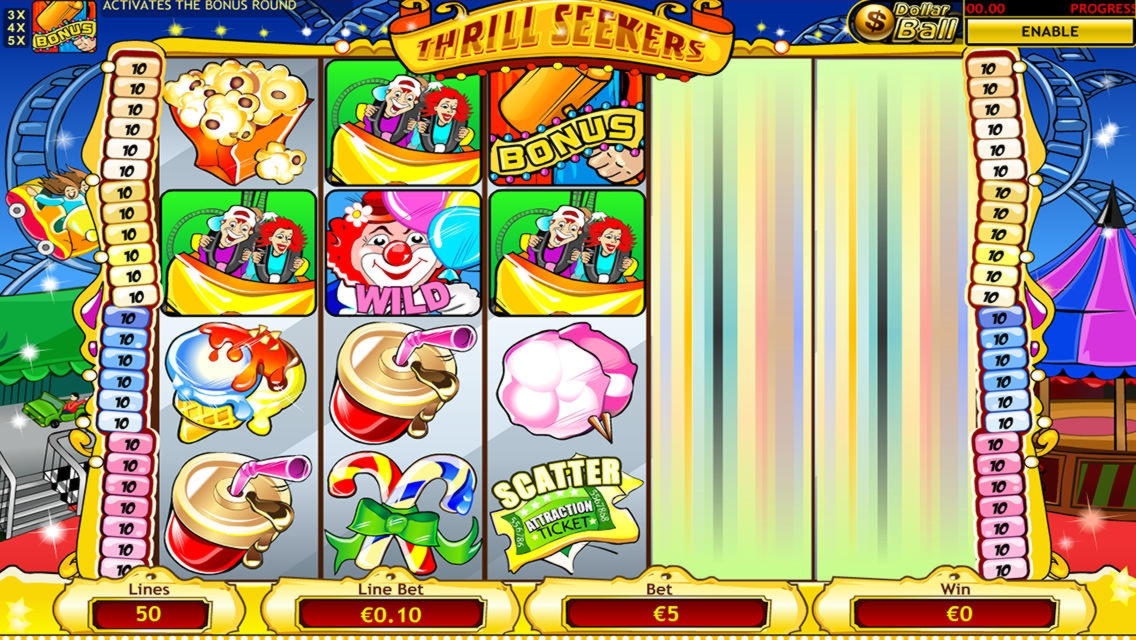Image resolution: width=1136 pixels, height=640 pixels.
Task: Select the Lines value box
Action: (x=149, y=613)
